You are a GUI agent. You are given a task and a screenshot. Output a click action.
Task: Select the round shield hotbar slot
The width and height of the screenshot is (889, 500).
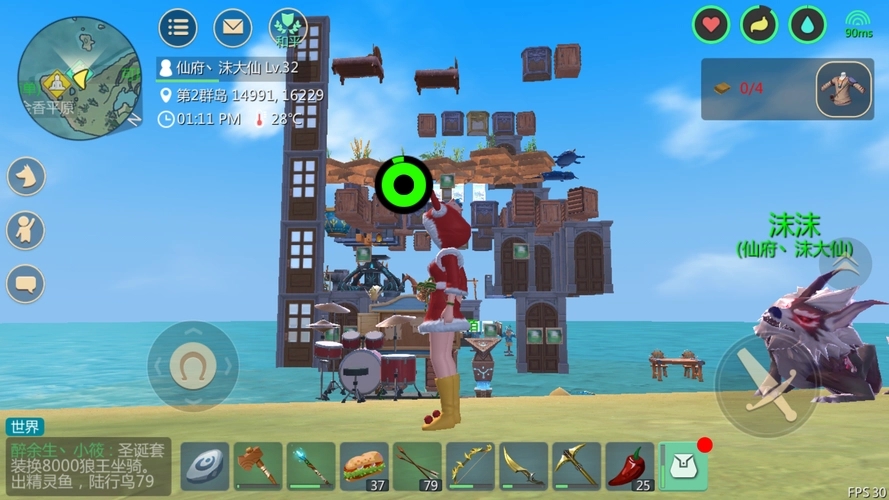click(205, 466)
